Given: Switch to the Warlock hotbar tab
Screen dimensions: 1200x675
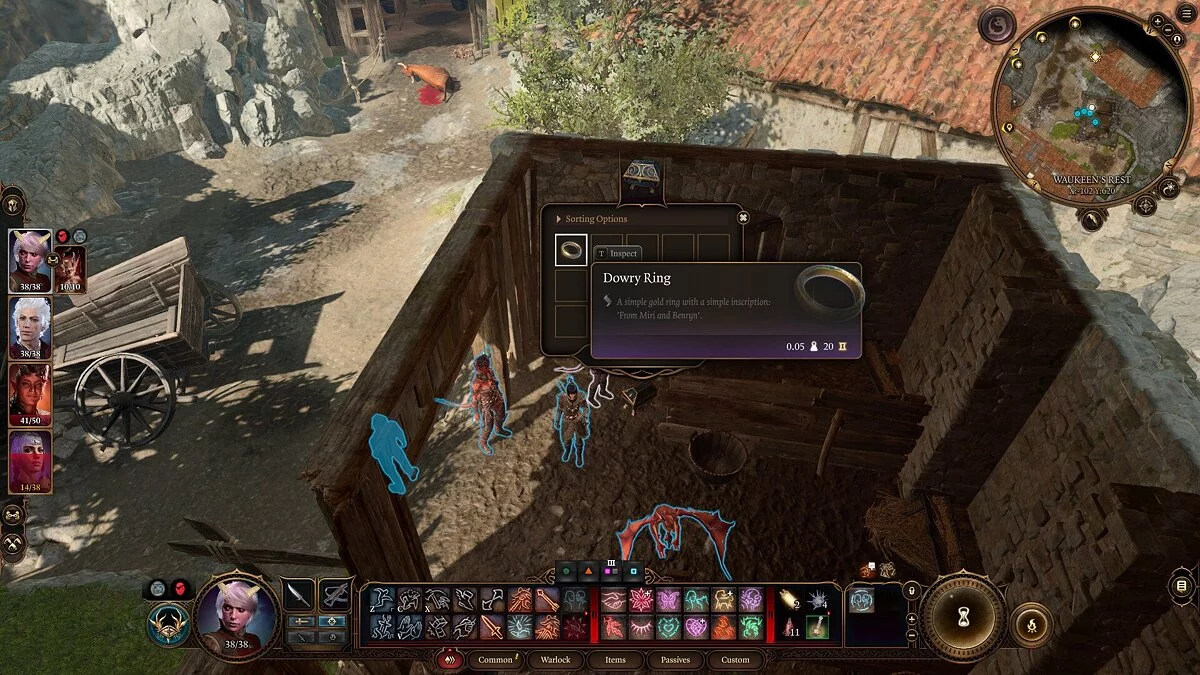Looking at the screenshot, I should point(555,660).
